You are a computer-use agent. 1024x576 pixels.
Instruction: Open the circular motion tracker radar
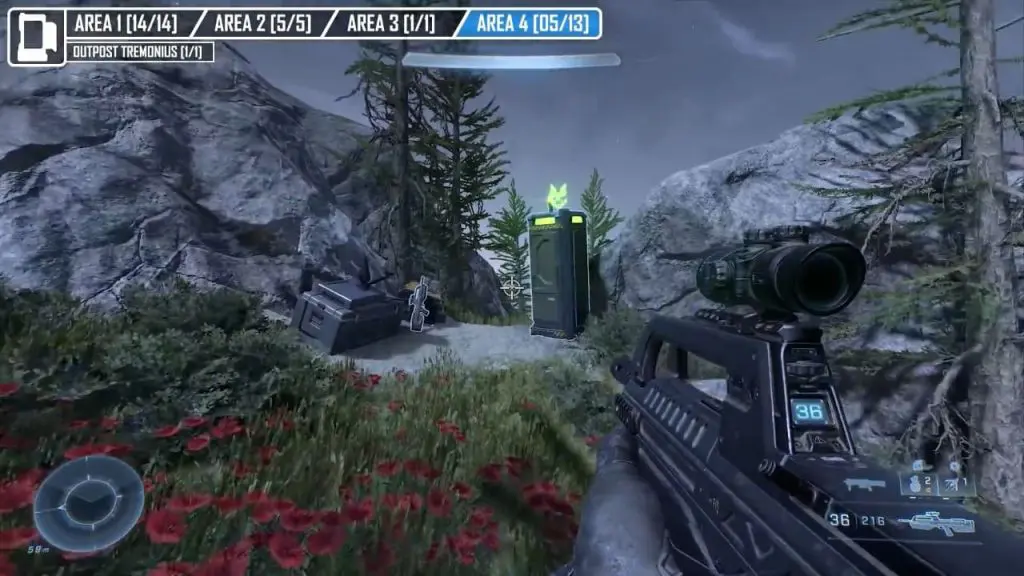point(89,504)
